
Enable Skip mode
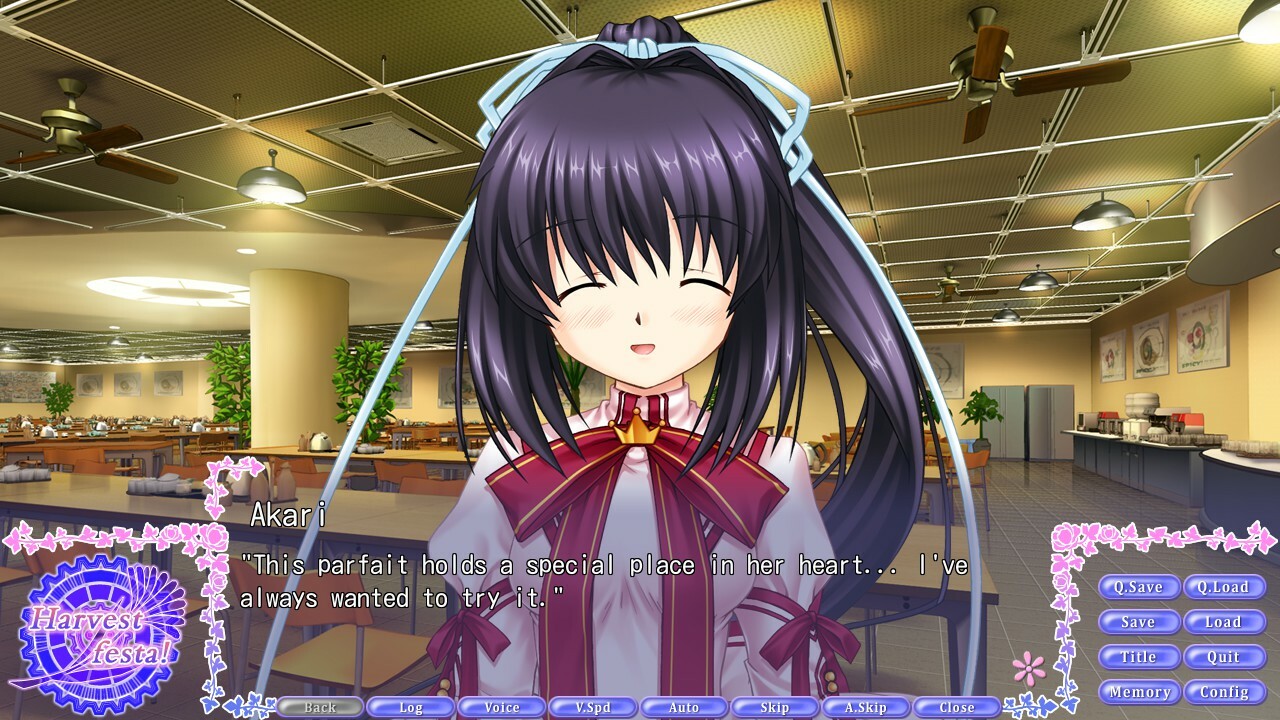(774, 706)
